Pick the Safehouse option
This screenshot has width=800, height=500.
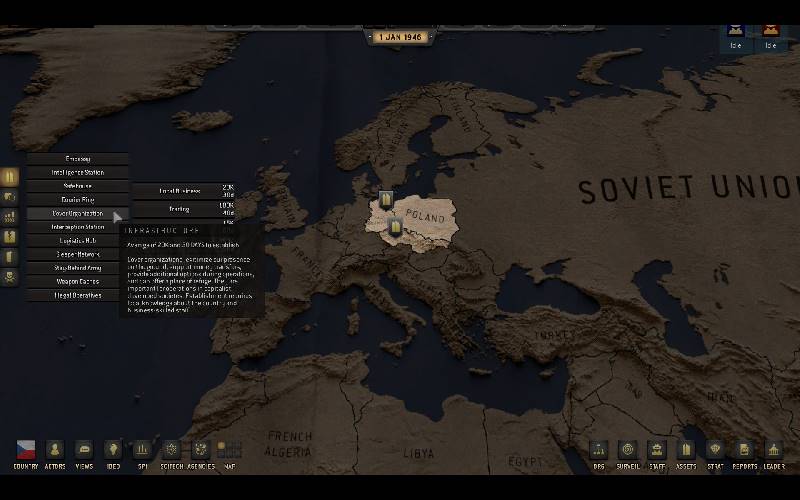coord(78,186)
